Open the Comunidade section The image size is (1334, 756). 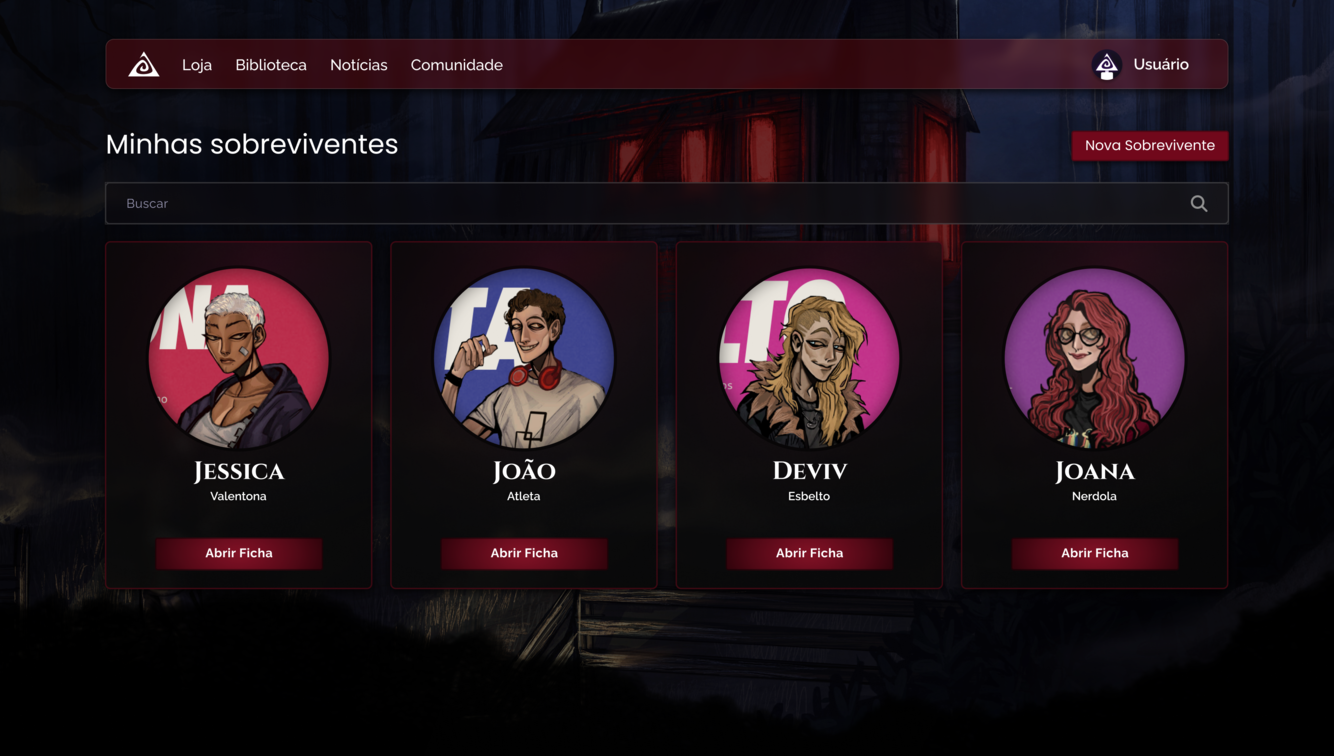[x=456, y=64]
